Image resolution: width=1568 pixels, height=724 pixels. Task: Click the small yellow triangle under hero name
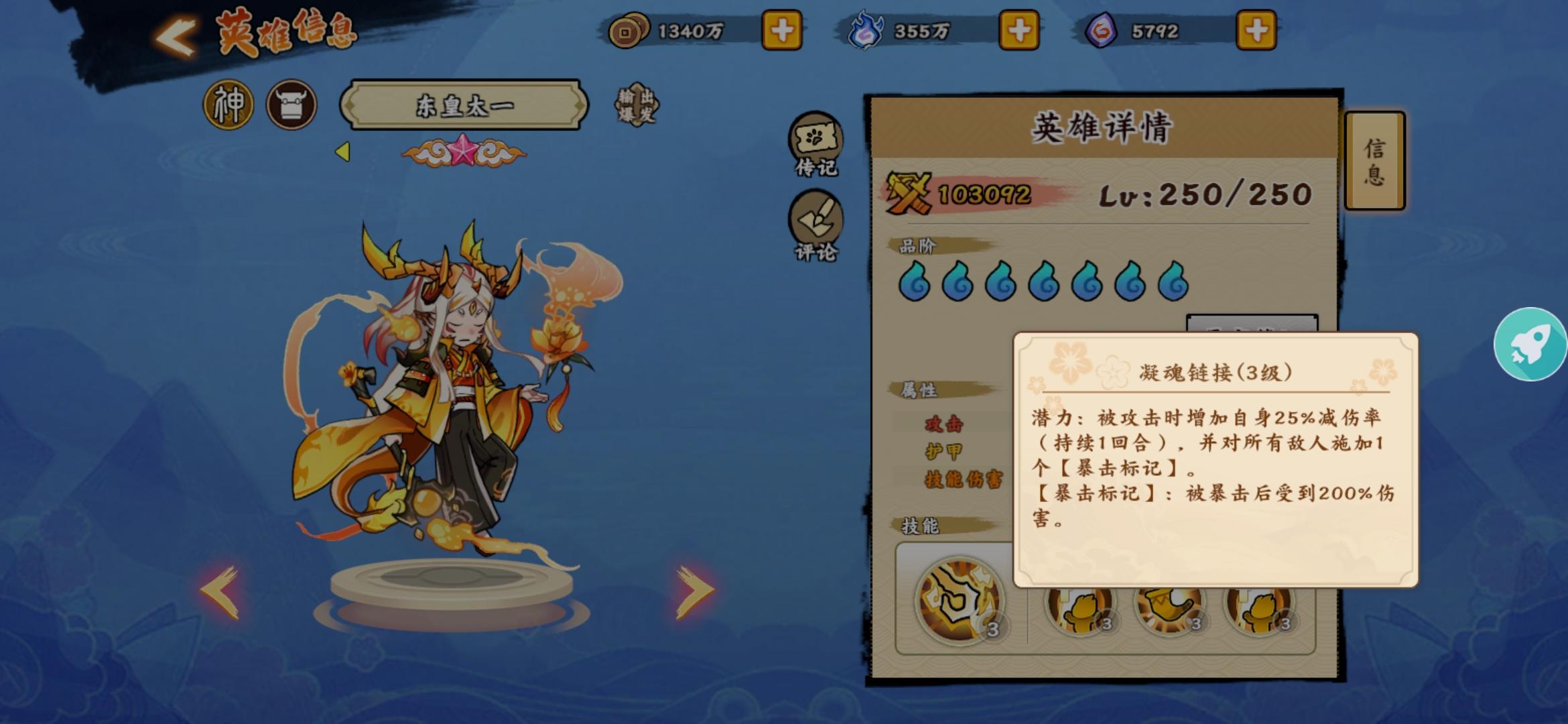(x=344, y=152)
